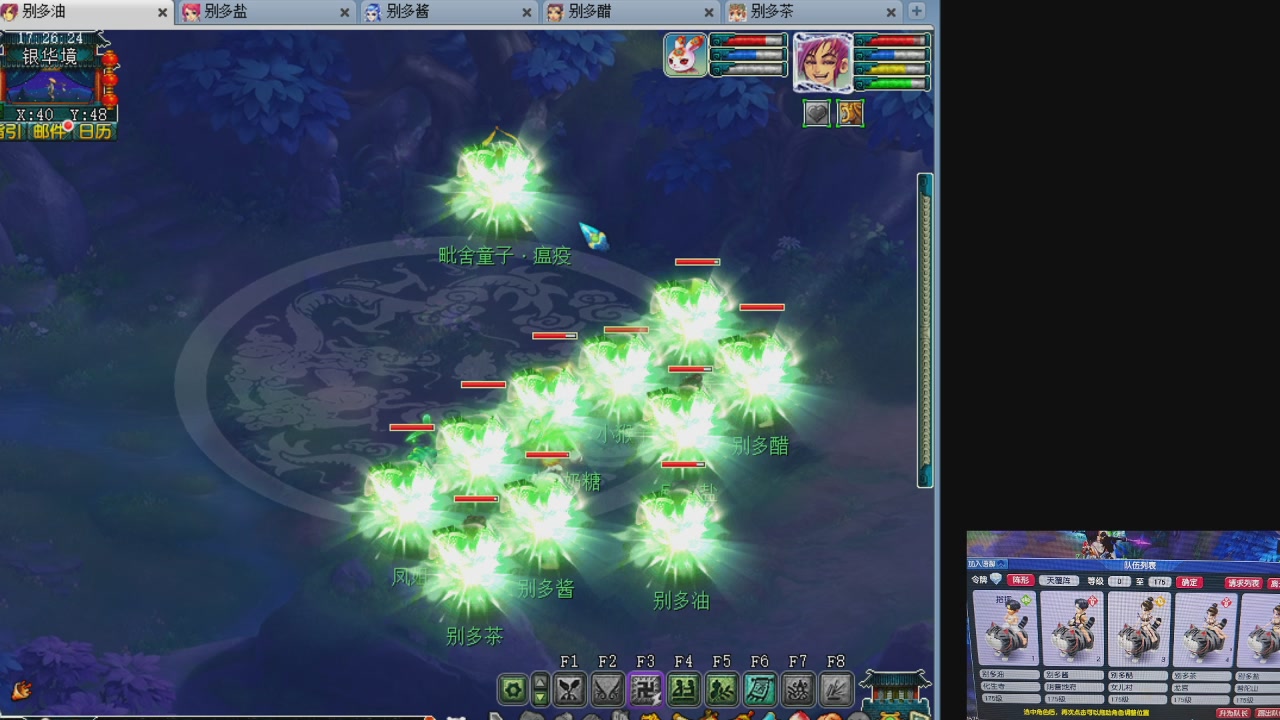Click the city gate icon right of F8

894,688
